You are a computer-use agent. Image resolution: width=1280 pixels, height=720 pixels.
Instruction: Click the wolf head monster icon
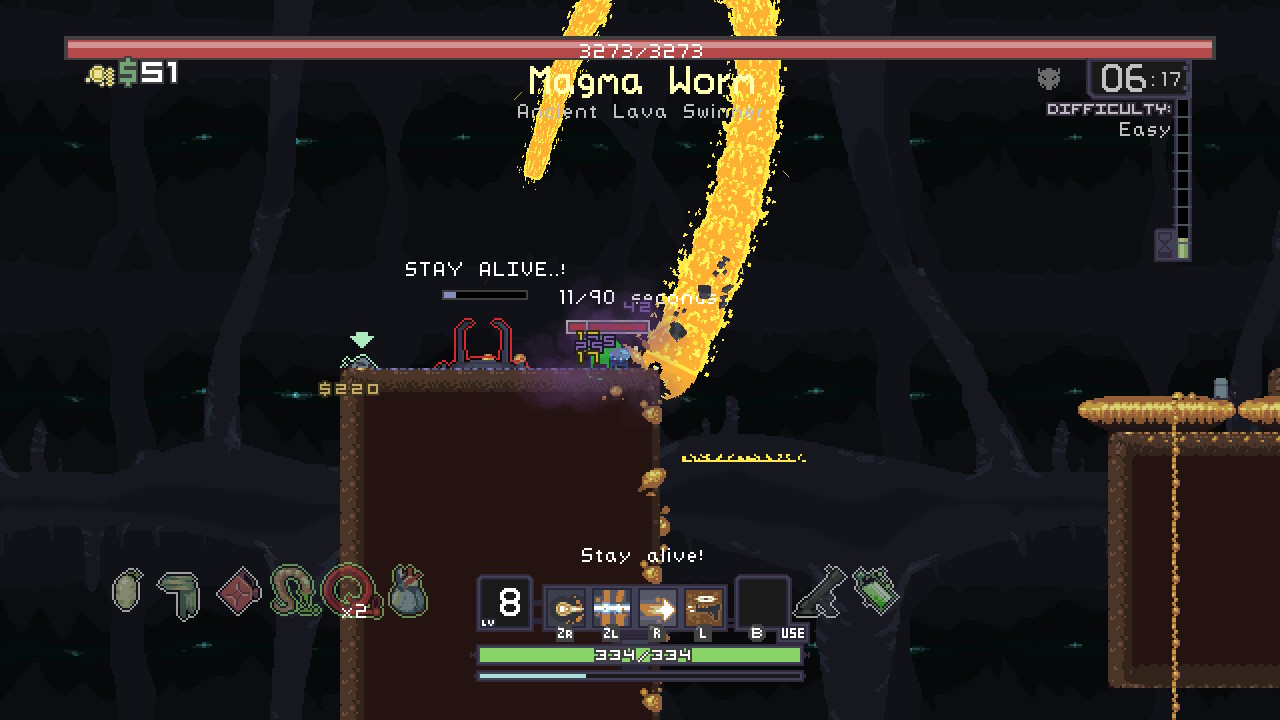point(1049,78)
